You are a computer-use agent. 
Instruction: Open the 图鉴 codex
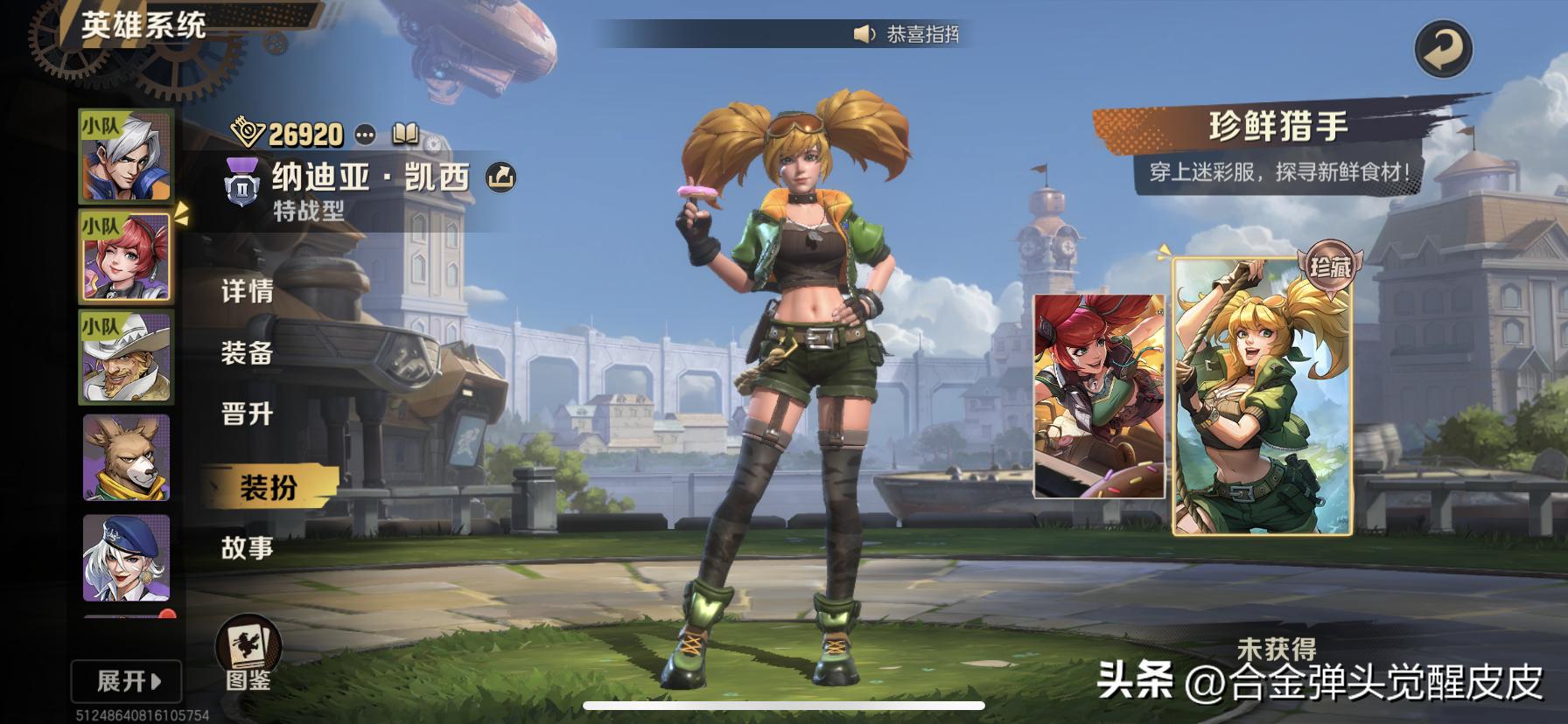click(248, 656)
